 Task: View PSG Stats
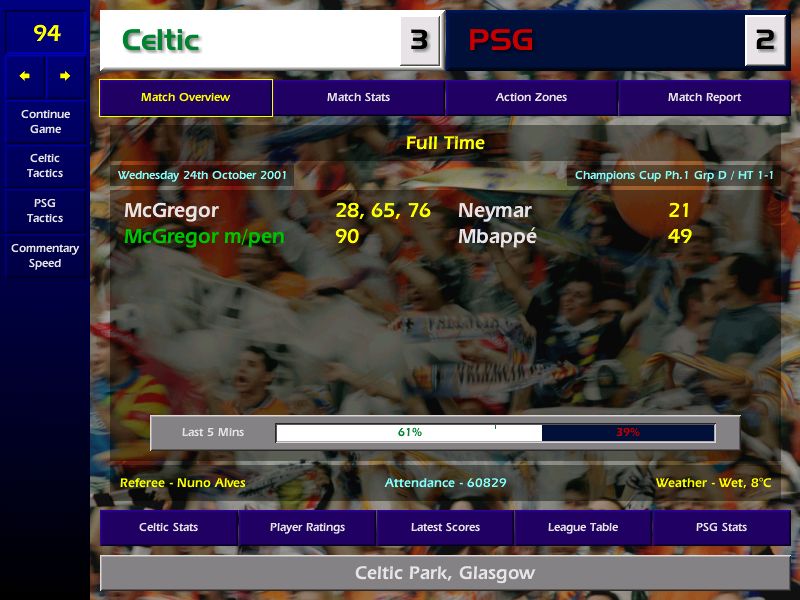721,527
